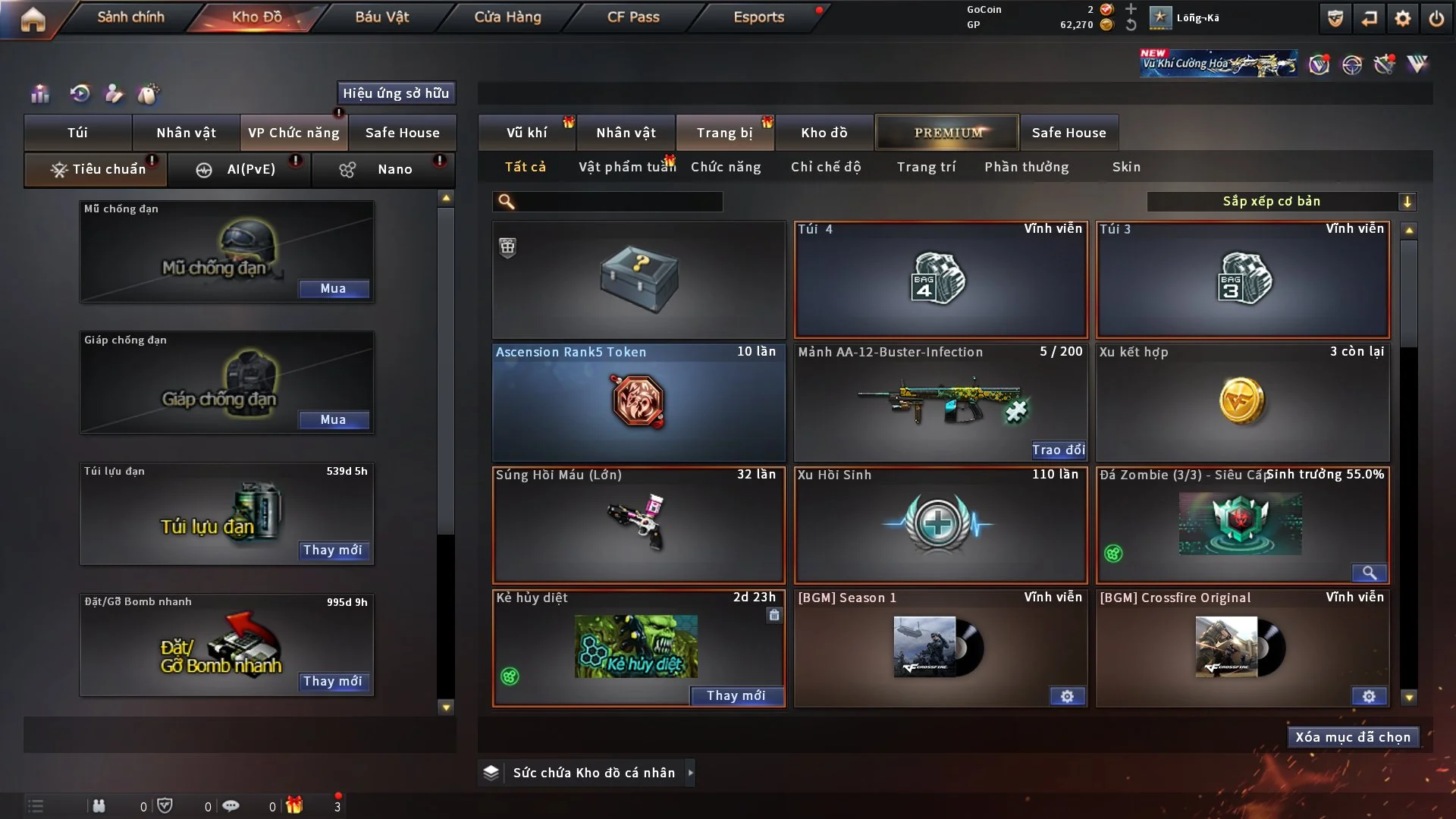The height and width of the screenshot is (819, 1456).
Task: Open the AI(PvE) loadout tab
Action: coord(240,169)
